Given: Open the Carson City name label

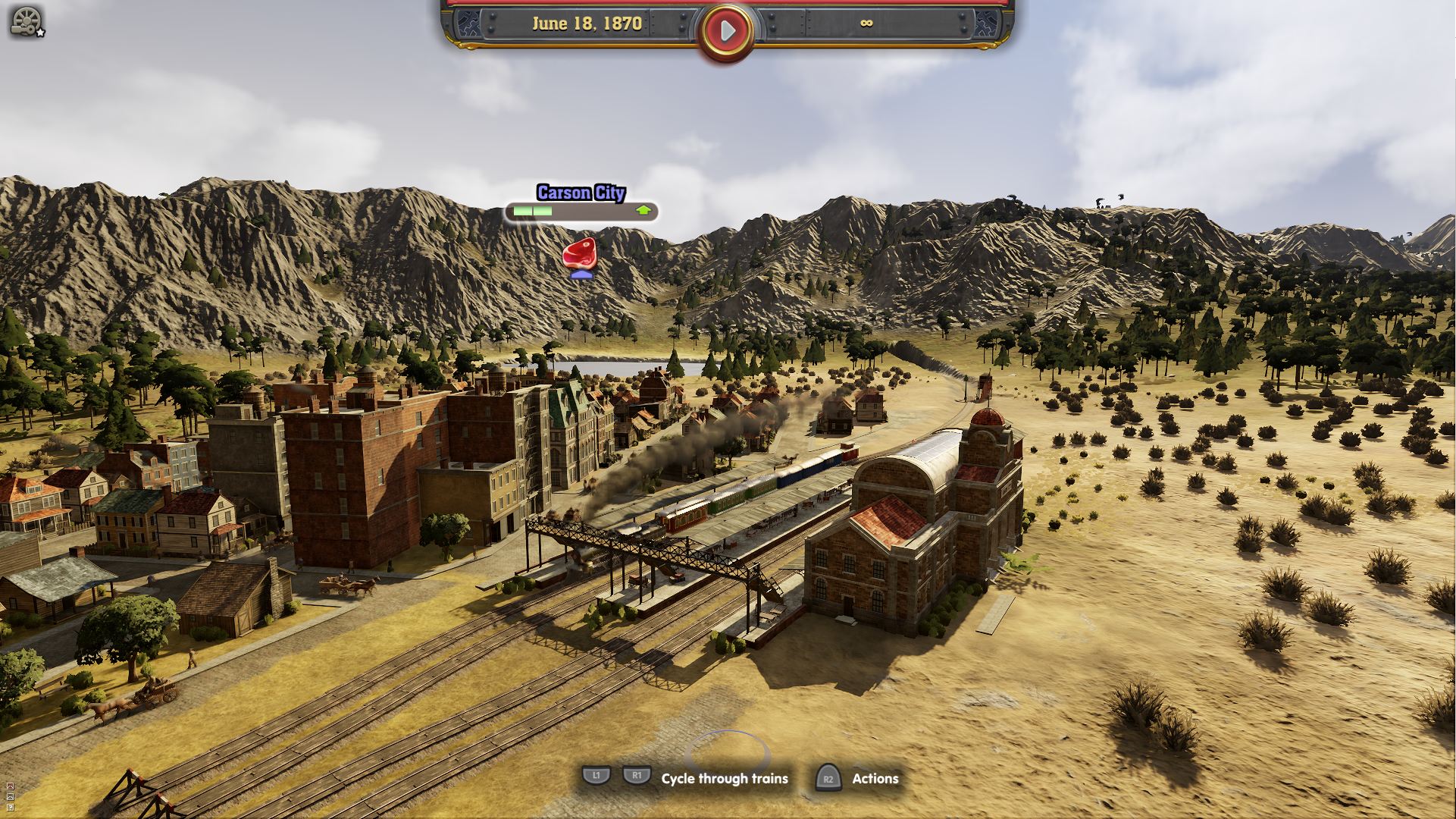Looking at the screenshot, I should point(581,193).
